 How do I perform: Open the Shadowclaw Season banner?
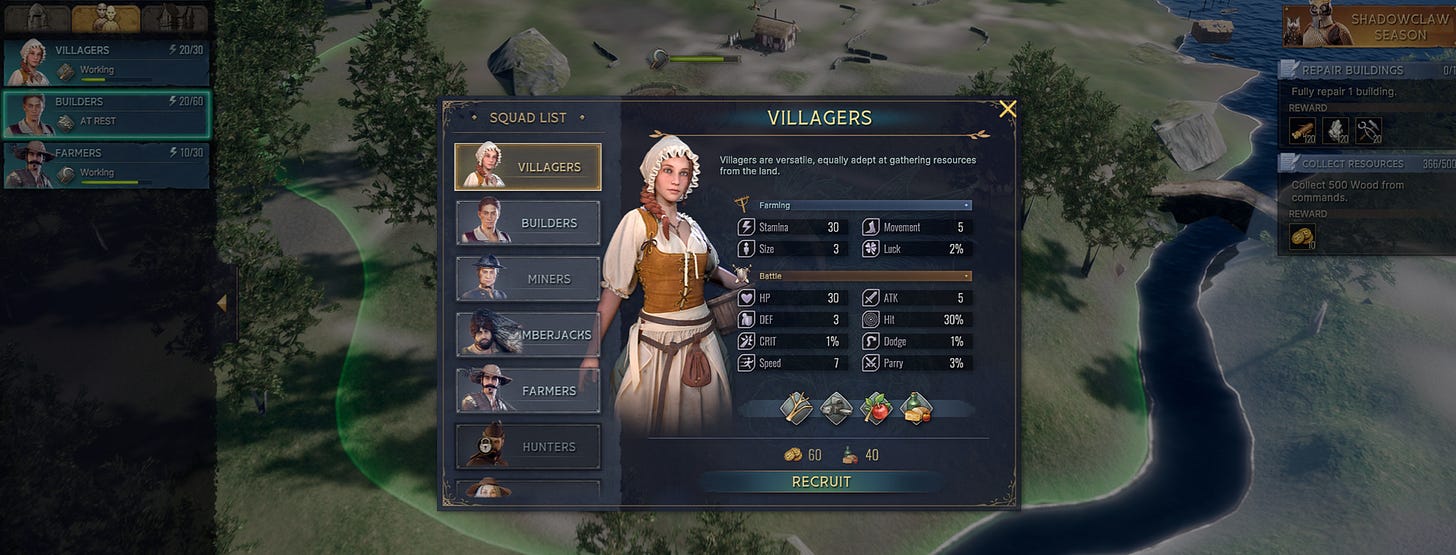point(1369,26)
